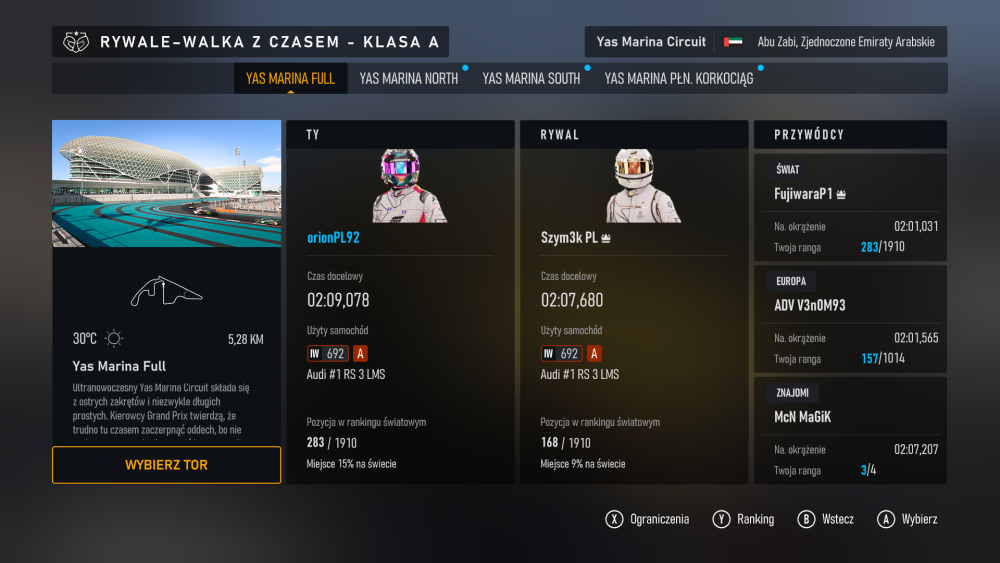View the Znajomi leader McN MaGiK entry
Screen dimensions: 1000x563
(849, 430)
